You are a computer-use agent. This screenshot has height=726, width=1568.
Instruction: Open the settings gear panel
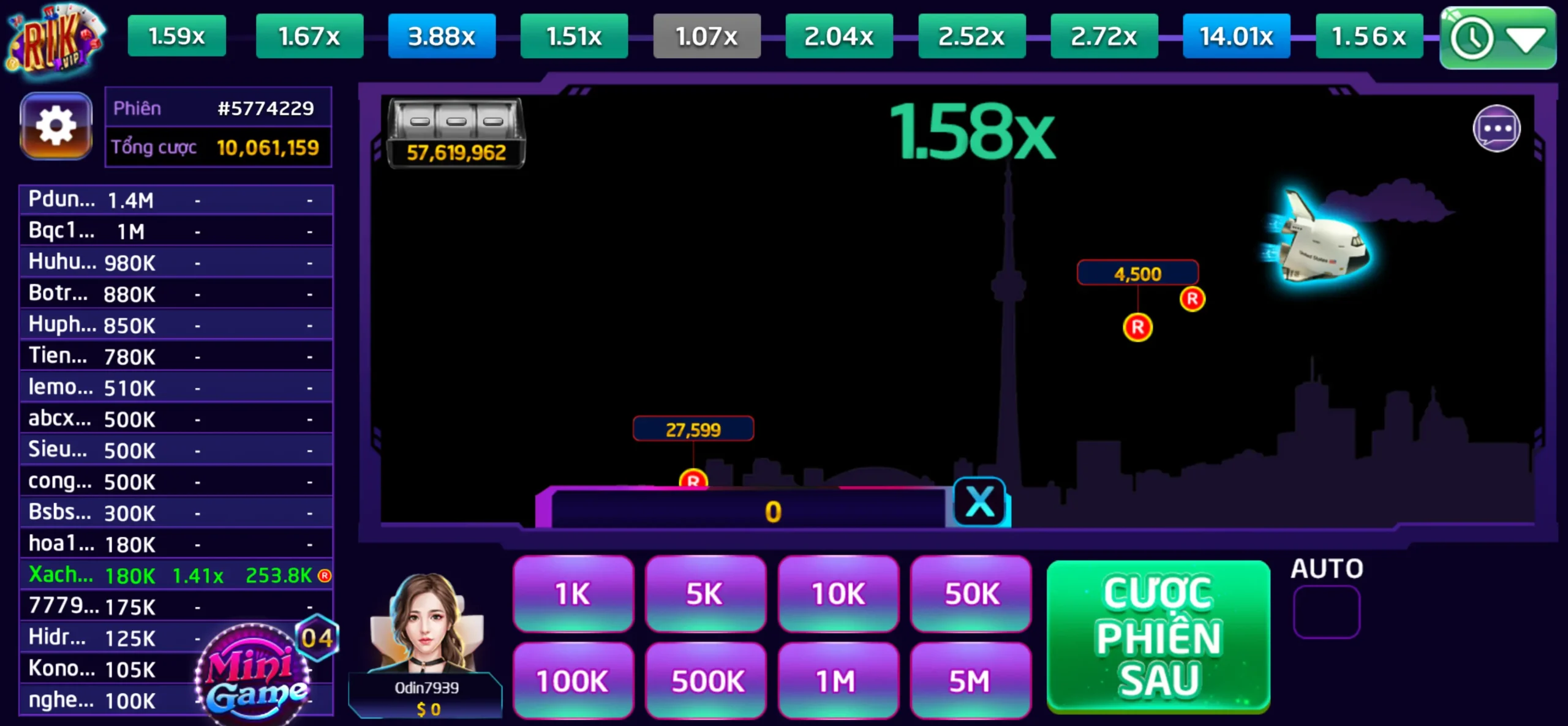(56, 126)
